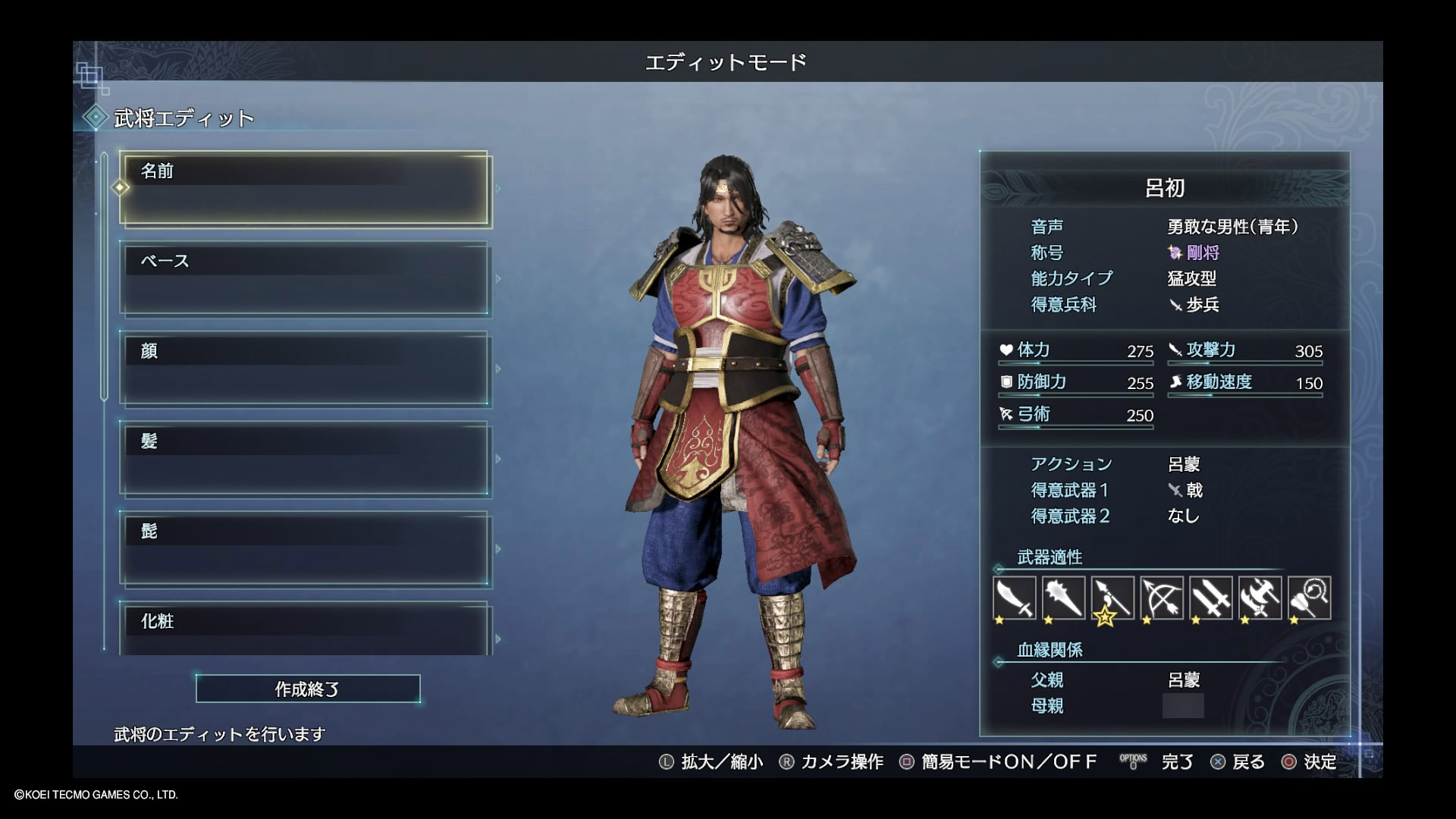Select the bow and arrow aptitude icon

coord(1162,598)
